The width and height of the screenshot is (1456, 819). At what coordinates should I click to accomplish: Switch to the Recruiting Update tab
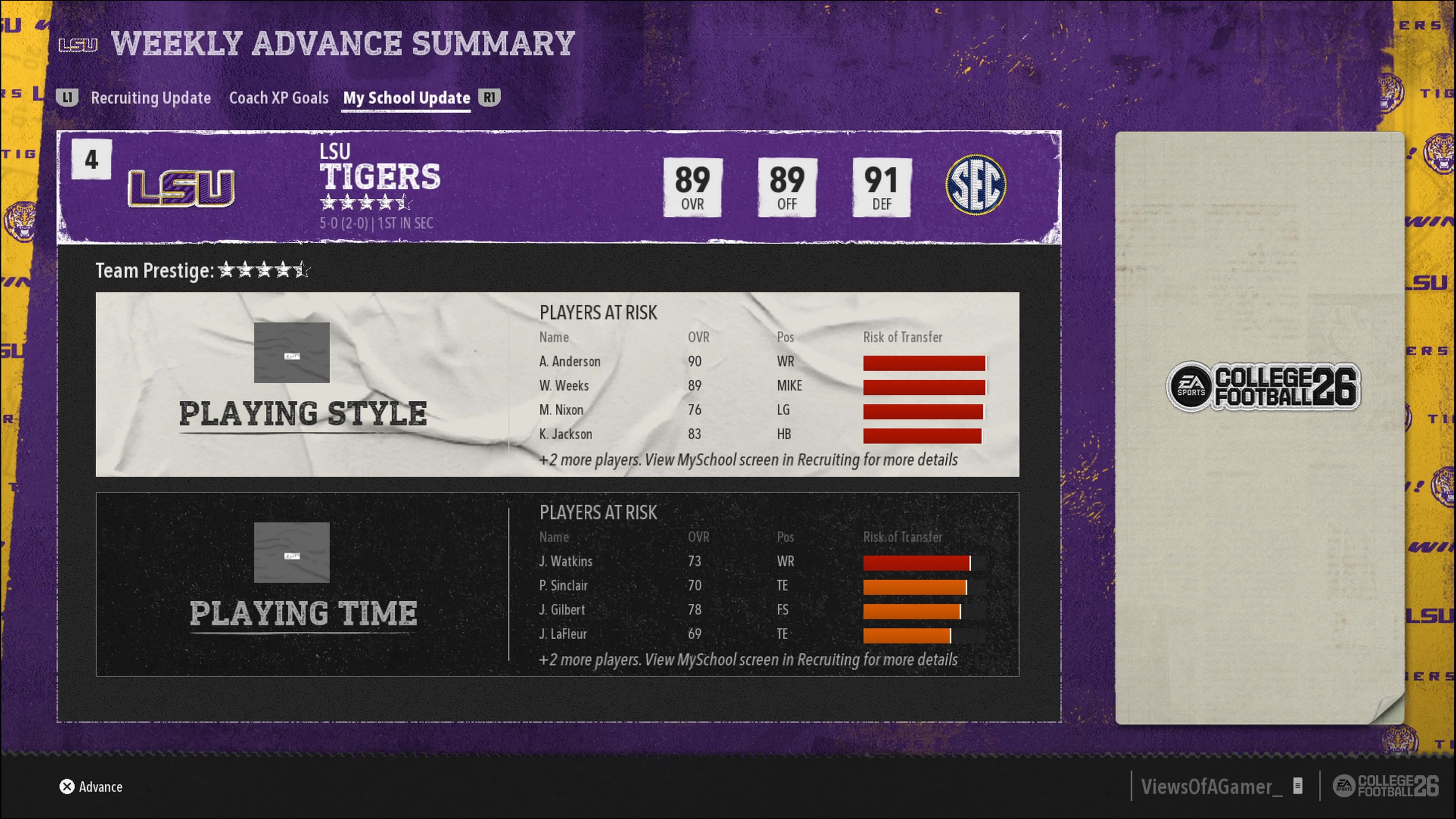(x=151, y=98)
